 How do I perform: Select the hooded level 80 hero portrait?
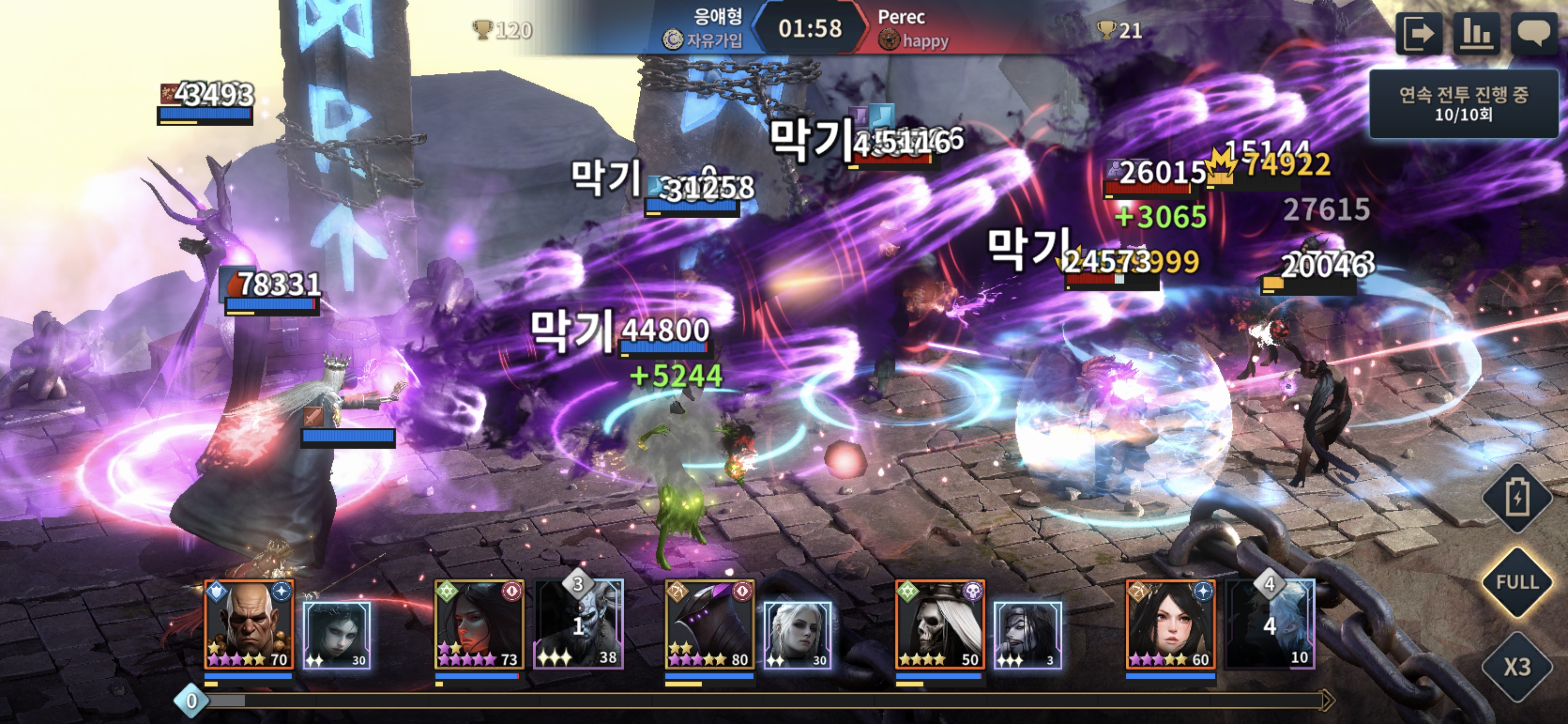710,624
